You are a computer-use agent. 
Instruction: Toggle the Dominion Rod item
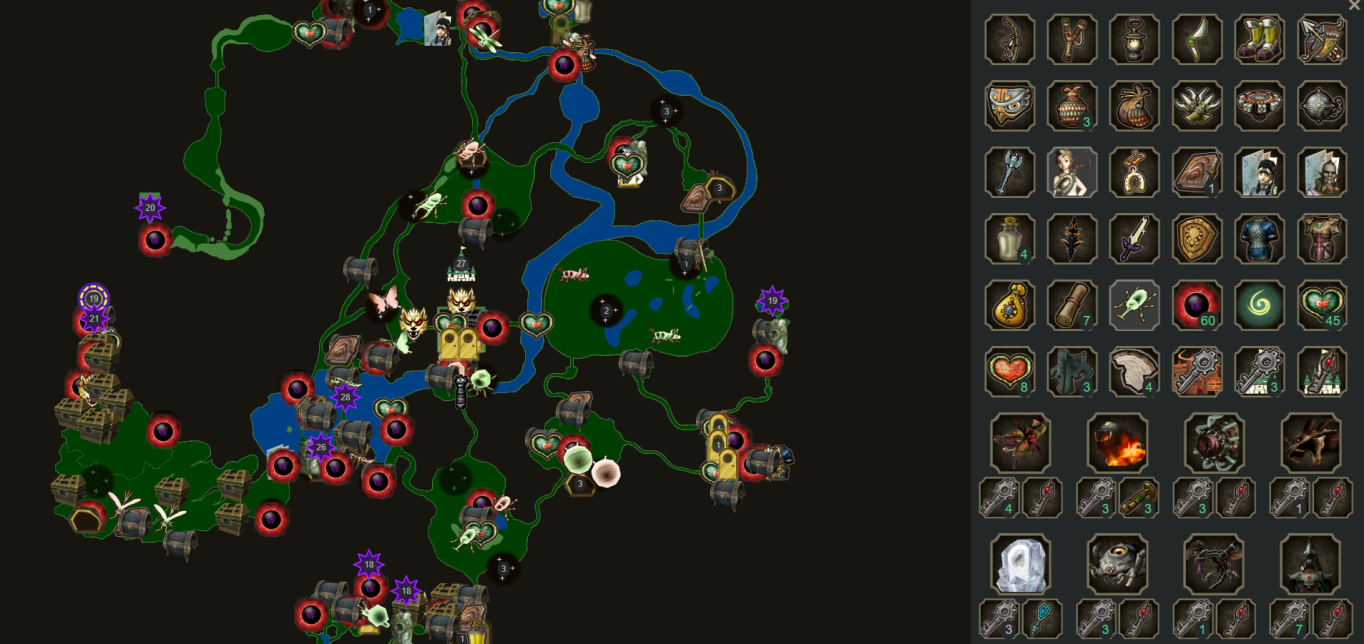[1010, 172]
